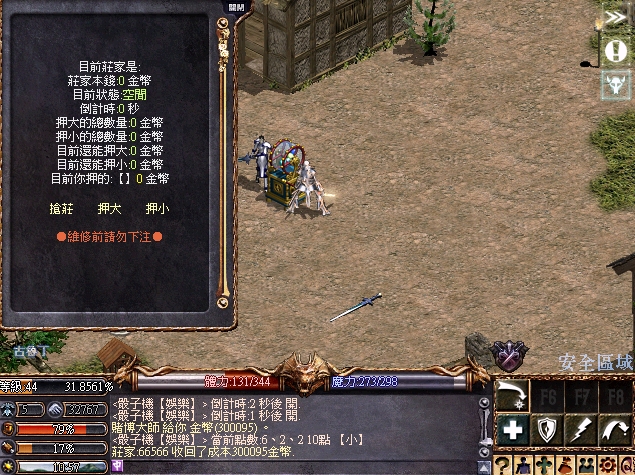This screenshot has width=635, height=475.
Task: Expand the double-arrow button at top right
Action: pos(616,17)
